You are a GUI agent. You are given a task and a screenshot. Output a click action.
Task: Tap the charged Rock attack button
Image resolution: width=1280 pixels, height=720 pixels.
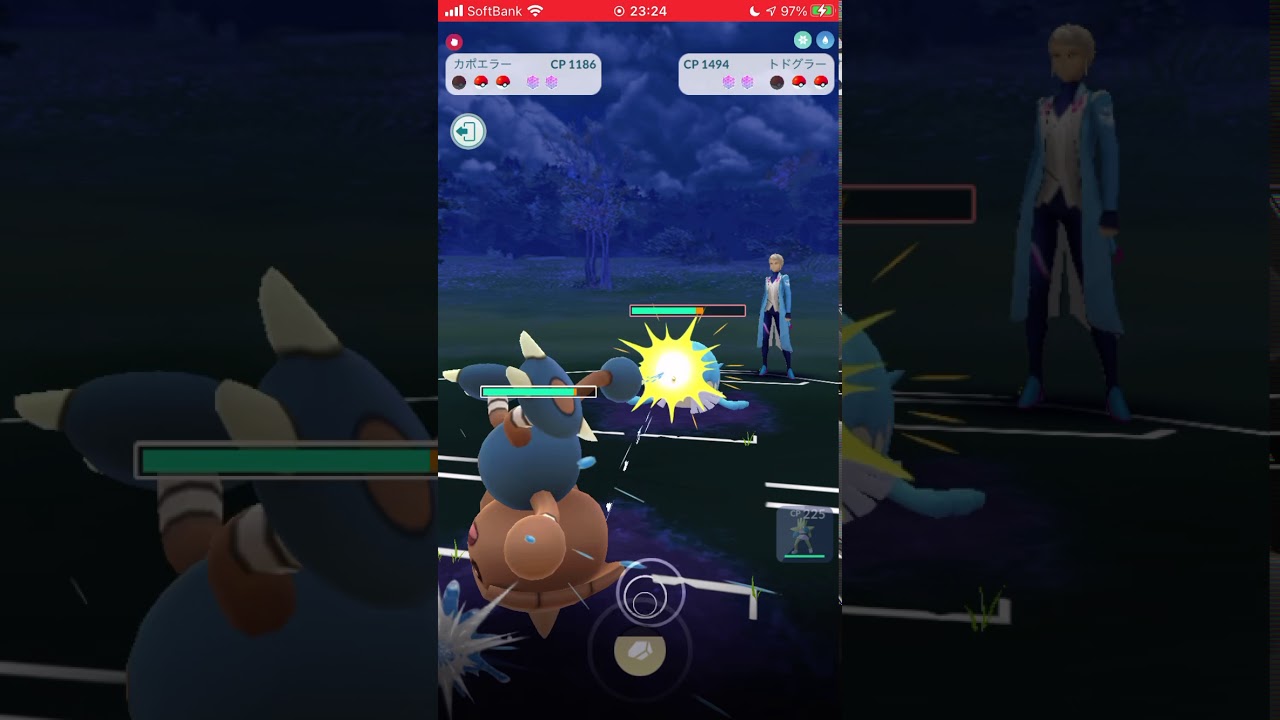coord(640,654)
